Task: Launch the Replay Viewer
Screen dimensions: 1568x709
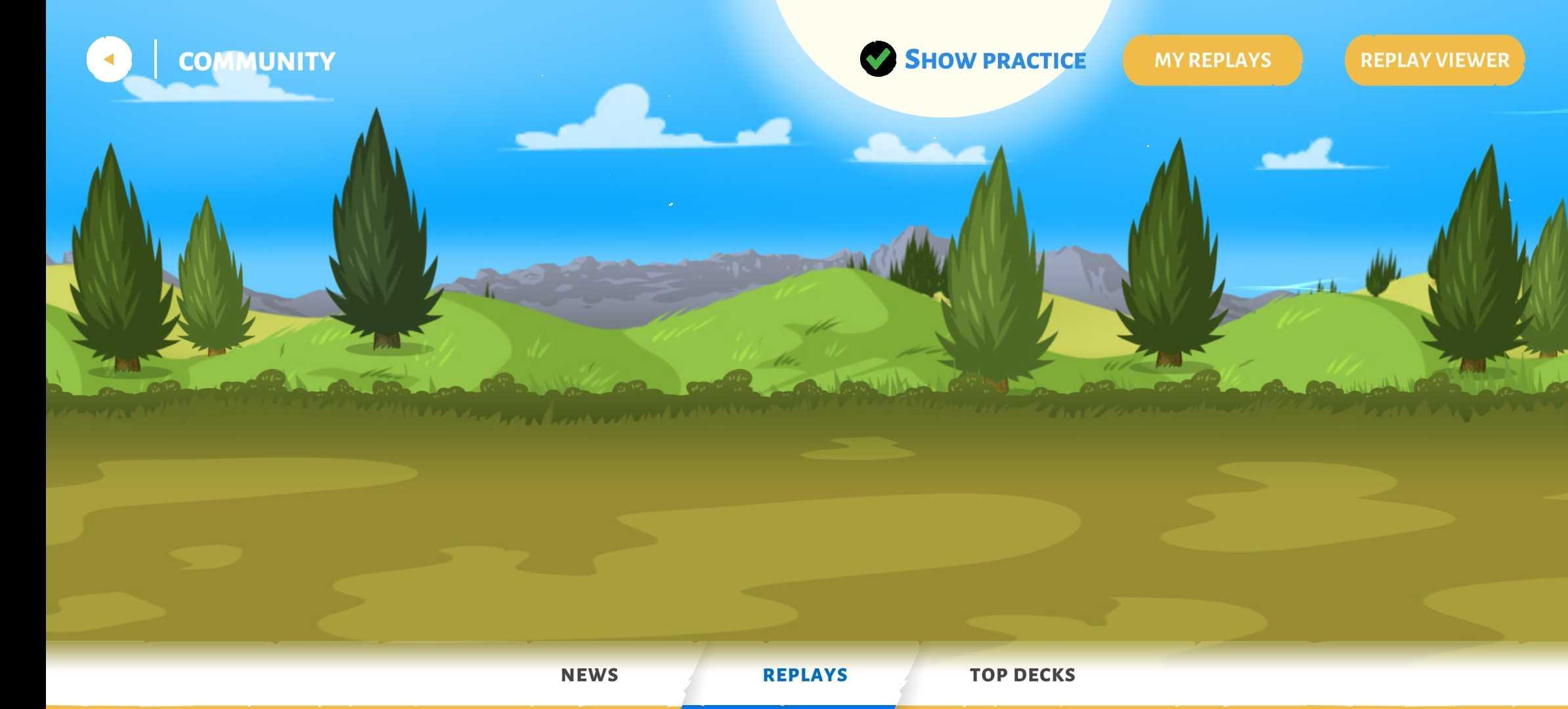Action: pyautogui.click(x=1434, y=60)
